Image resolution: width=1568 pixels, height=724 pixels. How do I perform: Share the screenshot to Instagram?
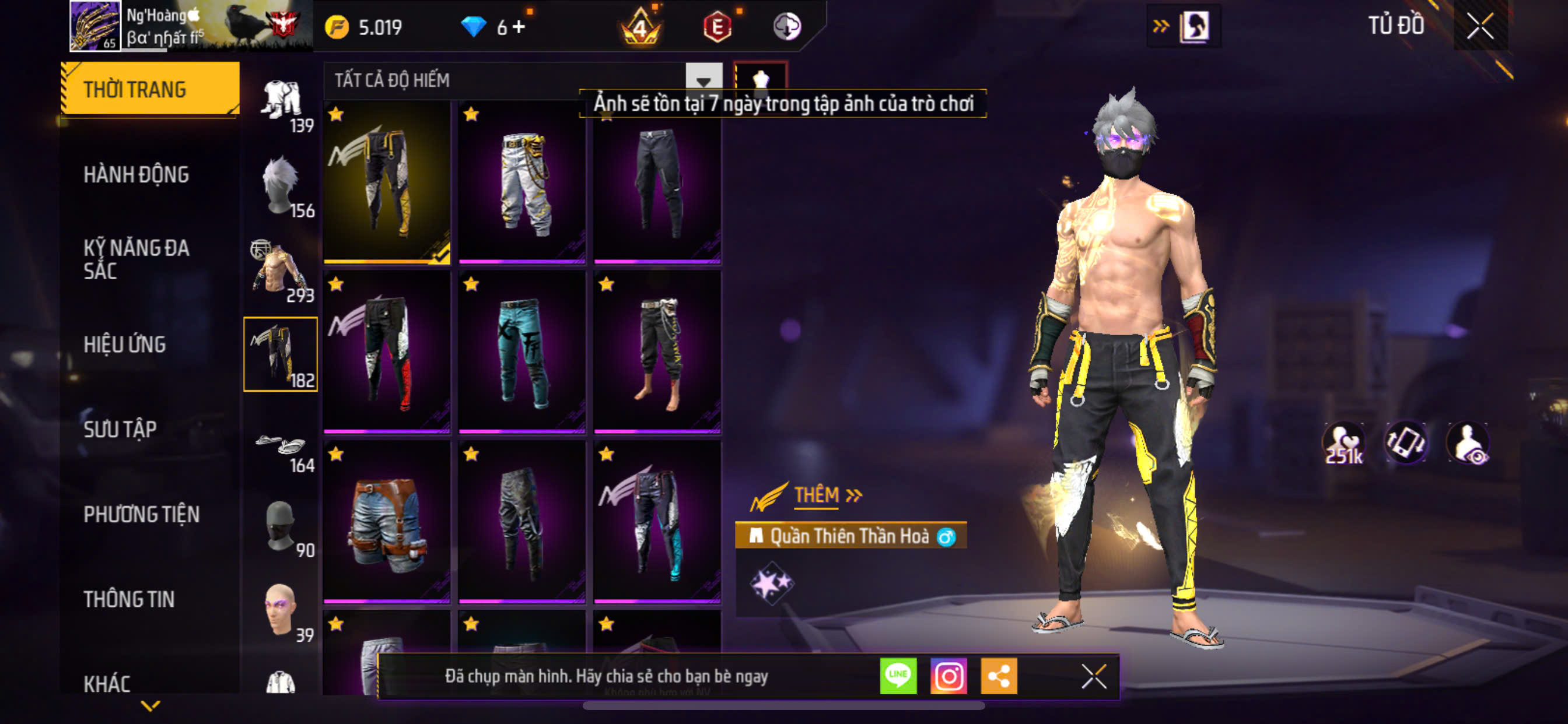[949, 676]
